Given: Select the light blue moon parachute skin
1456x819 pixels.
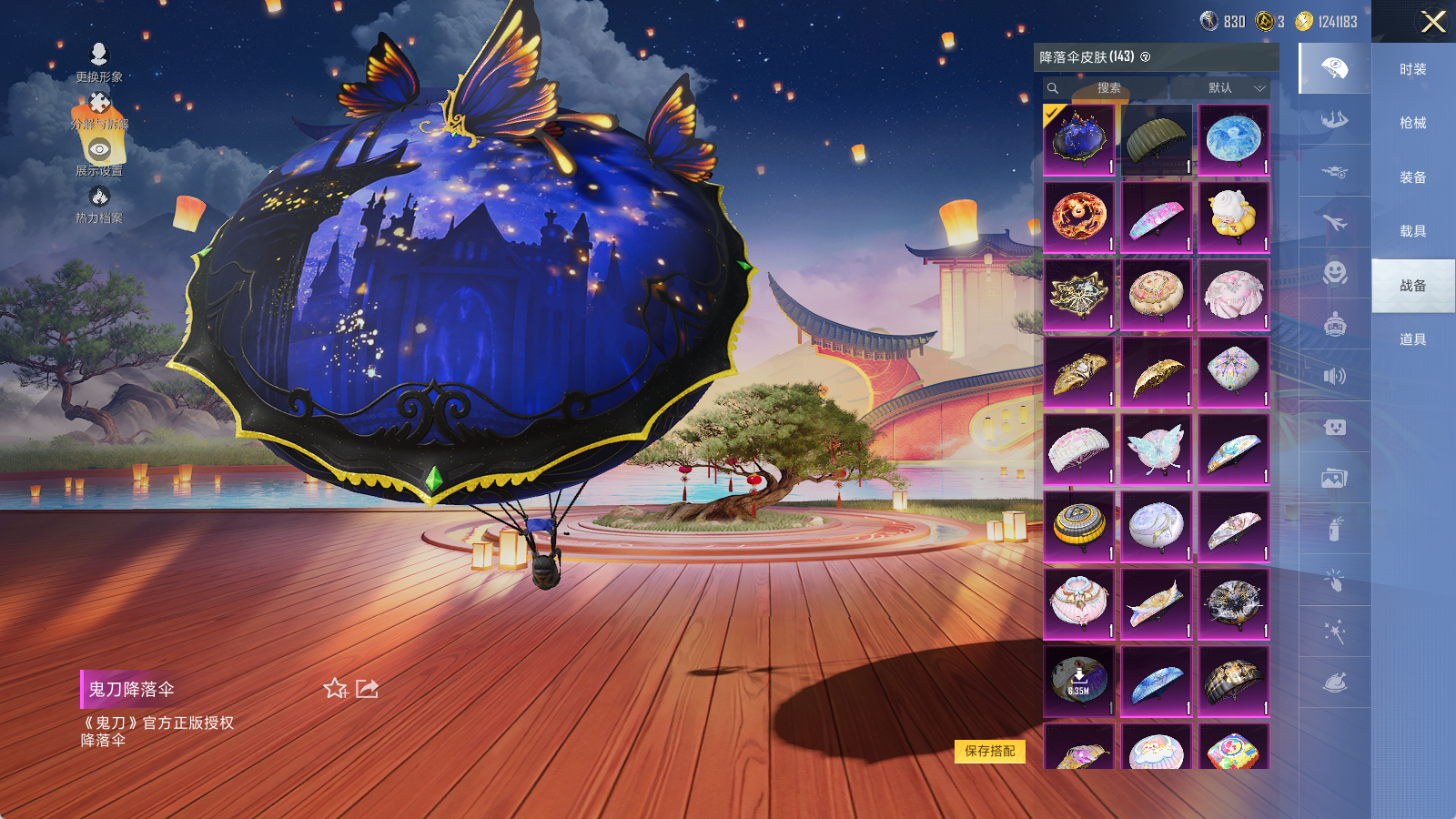Looking at the screenshot, I should point(1233,139).
